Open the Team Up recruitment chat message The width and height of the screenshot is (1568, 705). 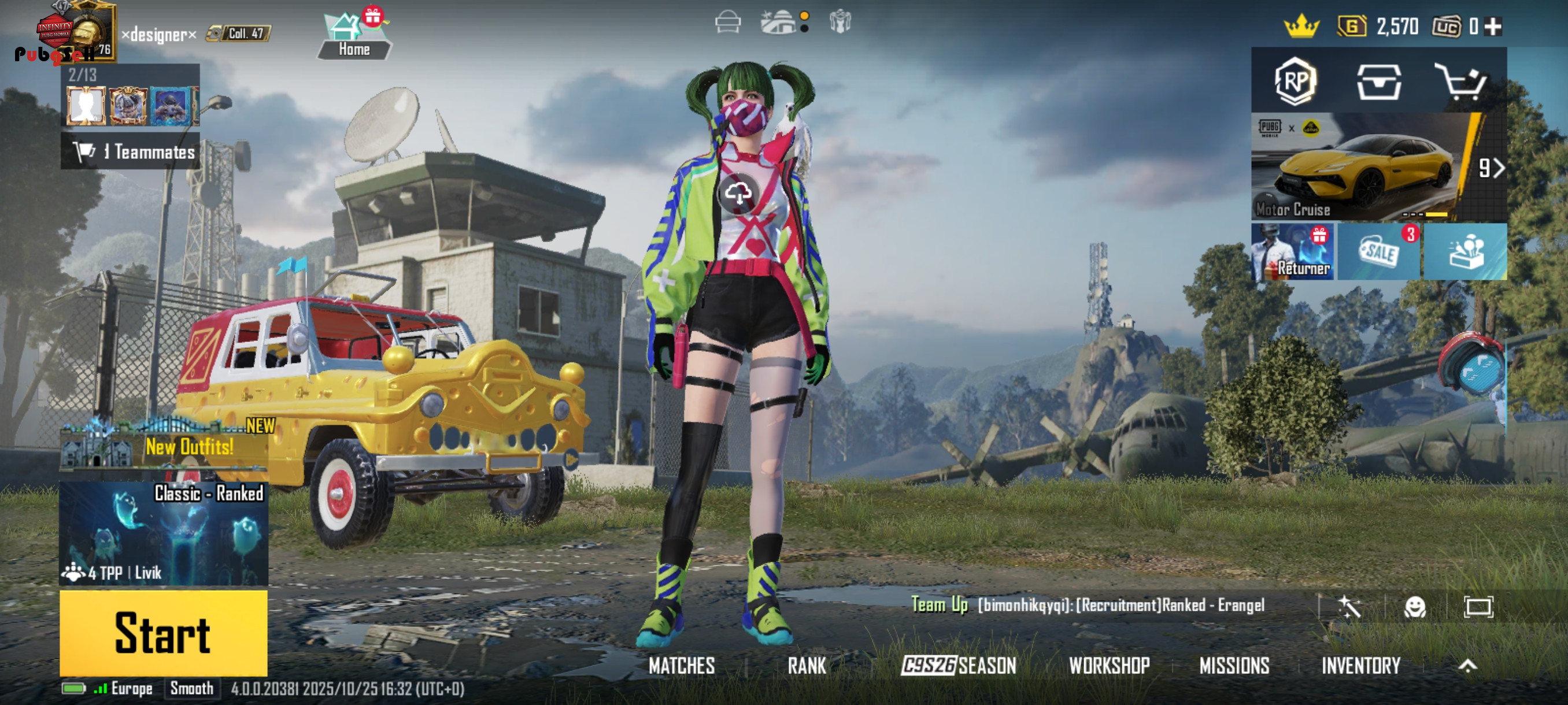pos(1090,605)
